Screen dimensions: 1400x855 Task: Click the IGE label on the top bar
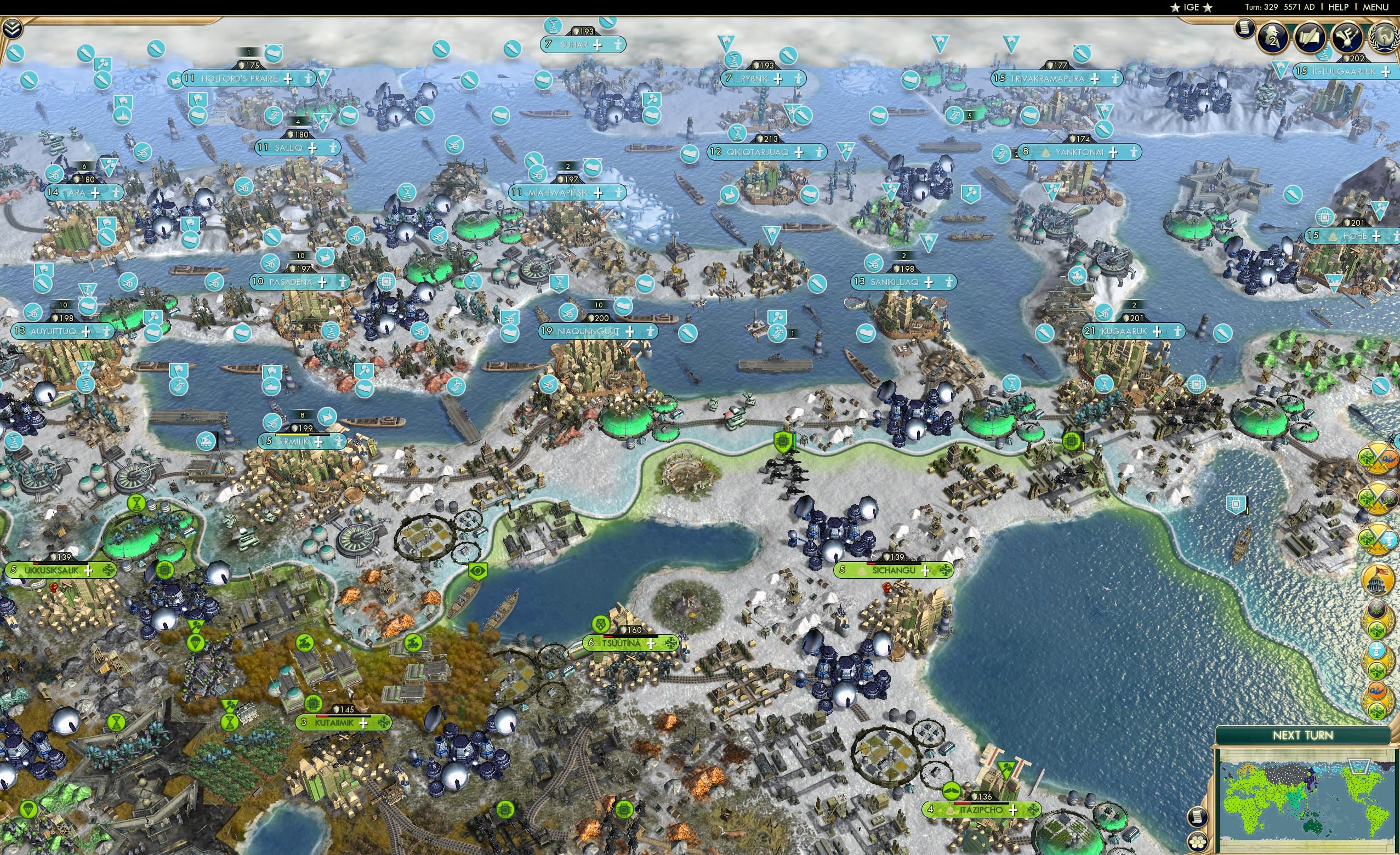click(1192, 7)
